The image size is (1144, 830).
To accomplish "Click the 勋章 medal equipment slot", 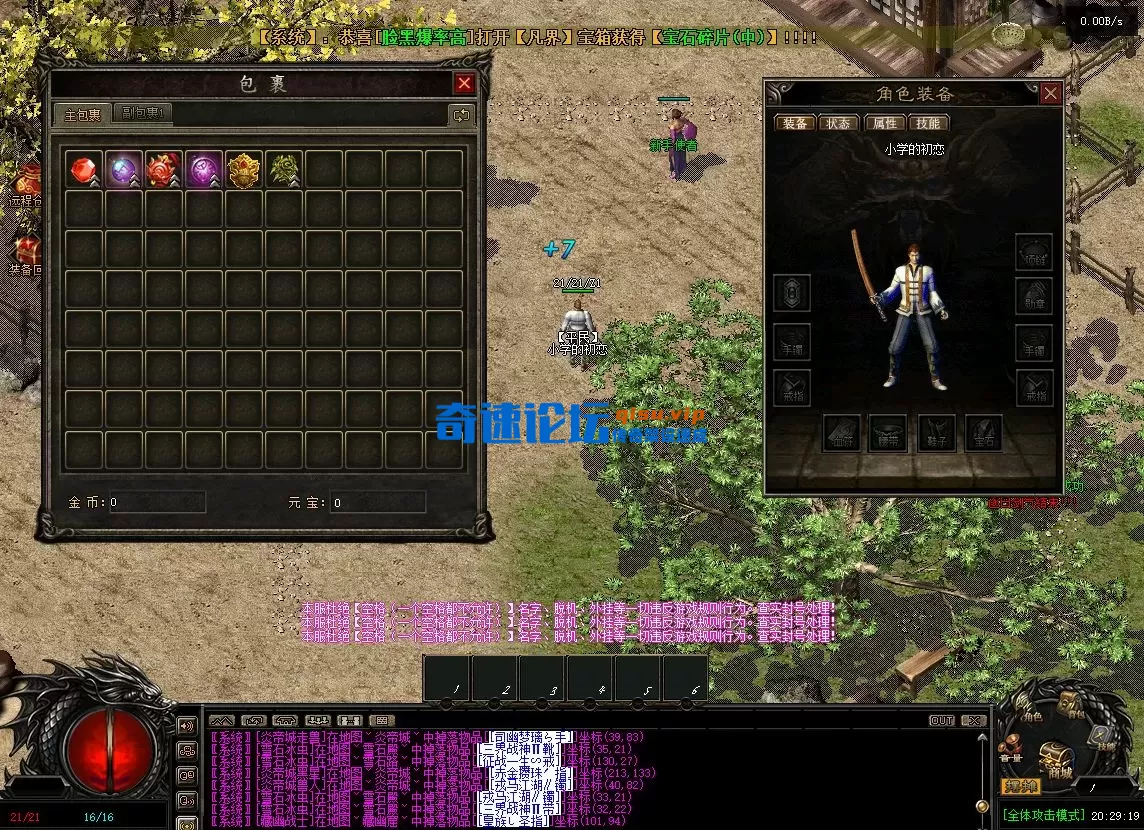I will point(1034,295).
